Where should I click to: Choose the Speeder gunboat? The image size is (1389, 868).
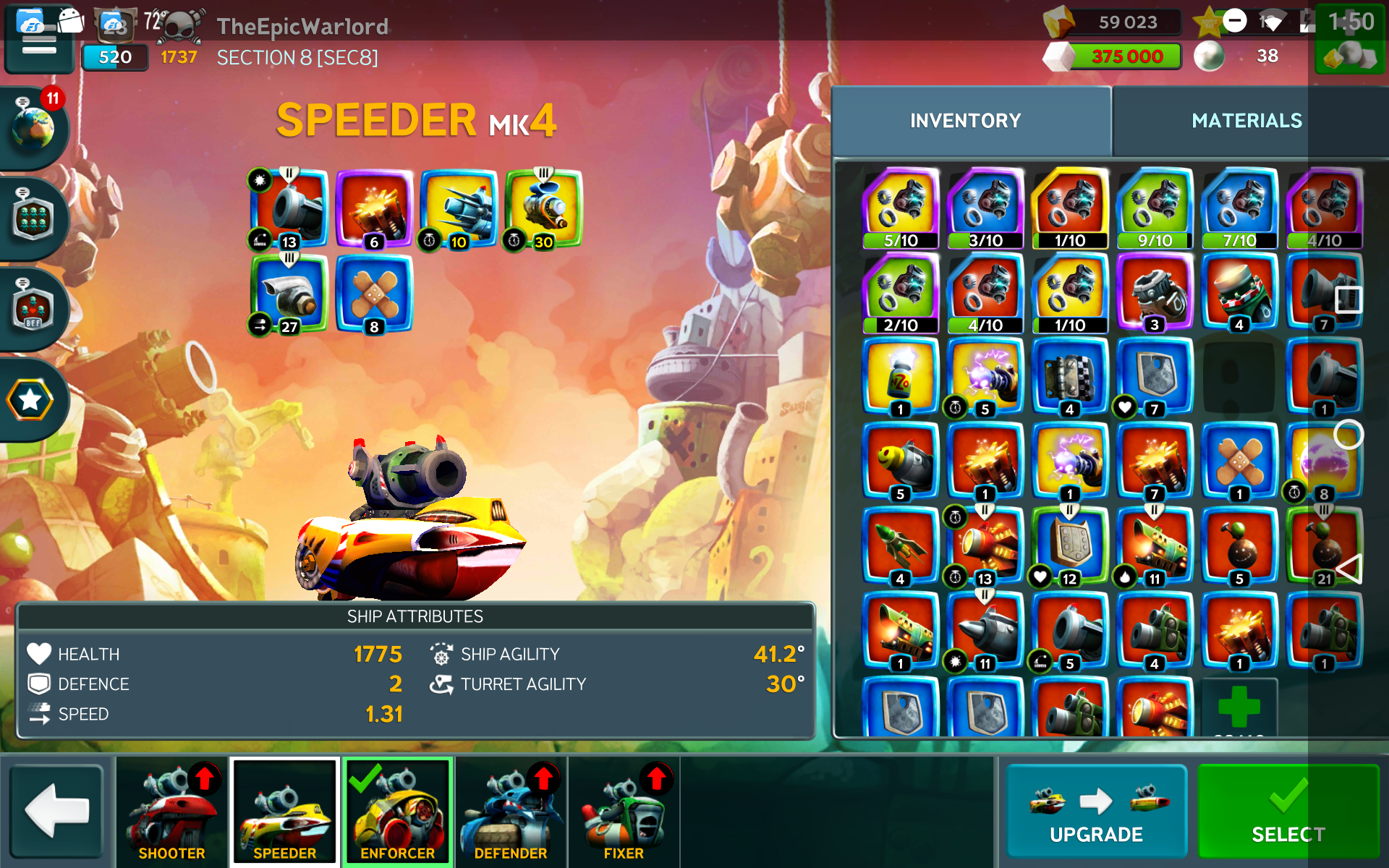point(284,812)
